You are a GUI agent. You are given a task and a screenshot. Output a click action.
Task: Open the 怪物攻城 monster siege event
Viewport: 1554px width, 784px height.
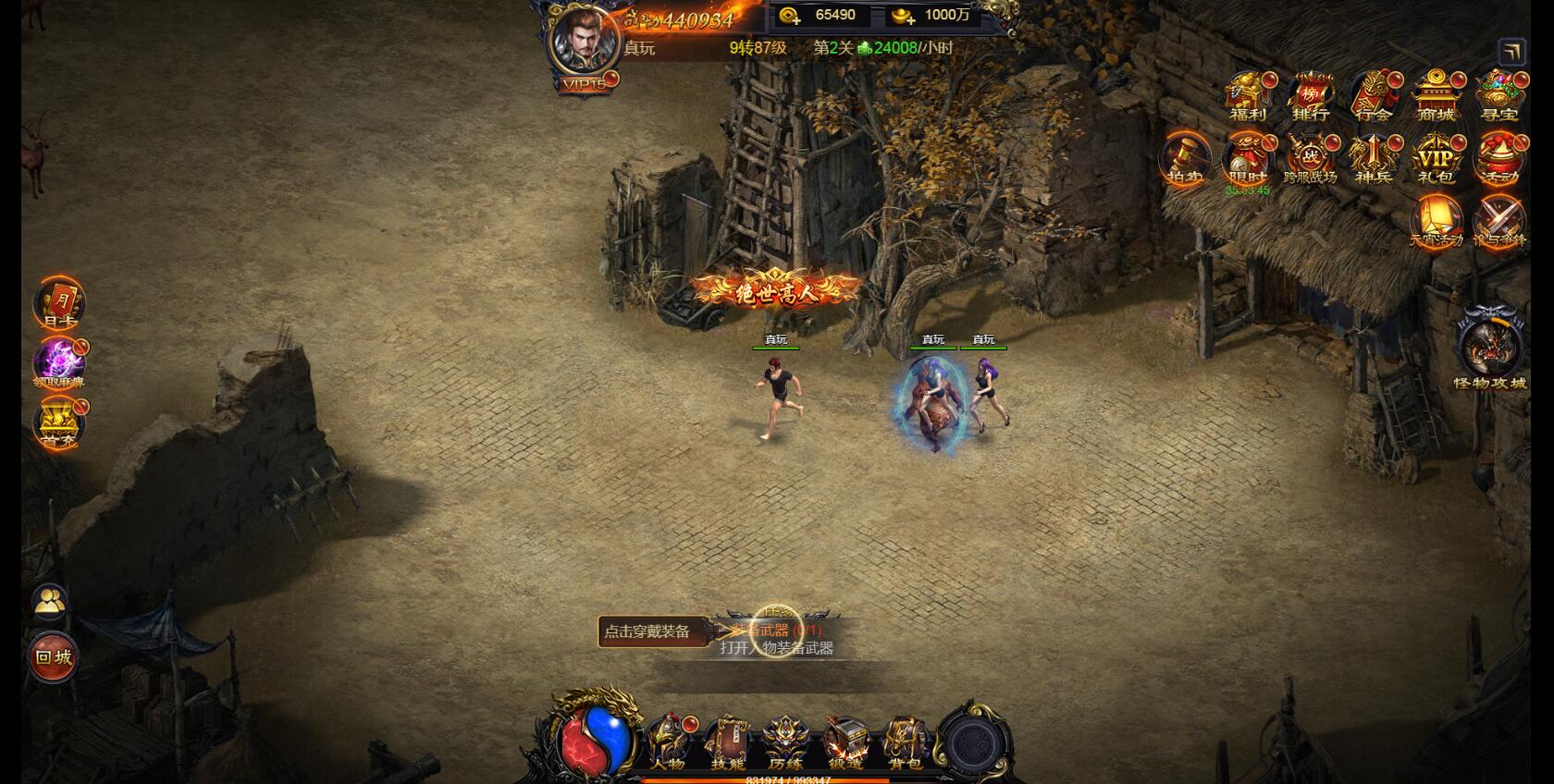1489,349
